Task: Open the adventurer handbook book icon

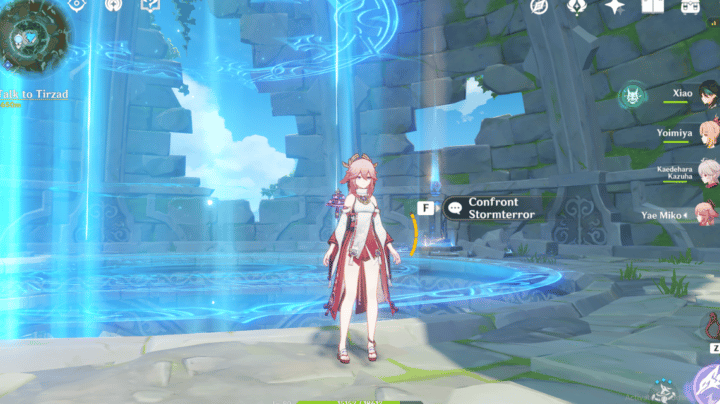Action: pos(652,6)
